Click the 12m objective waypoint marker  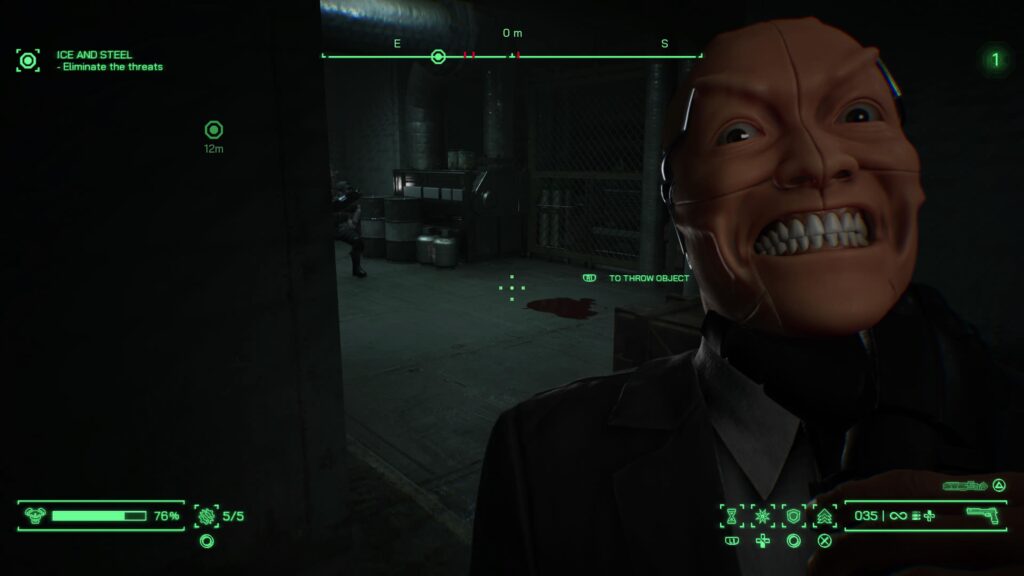[x=213, y=130]
